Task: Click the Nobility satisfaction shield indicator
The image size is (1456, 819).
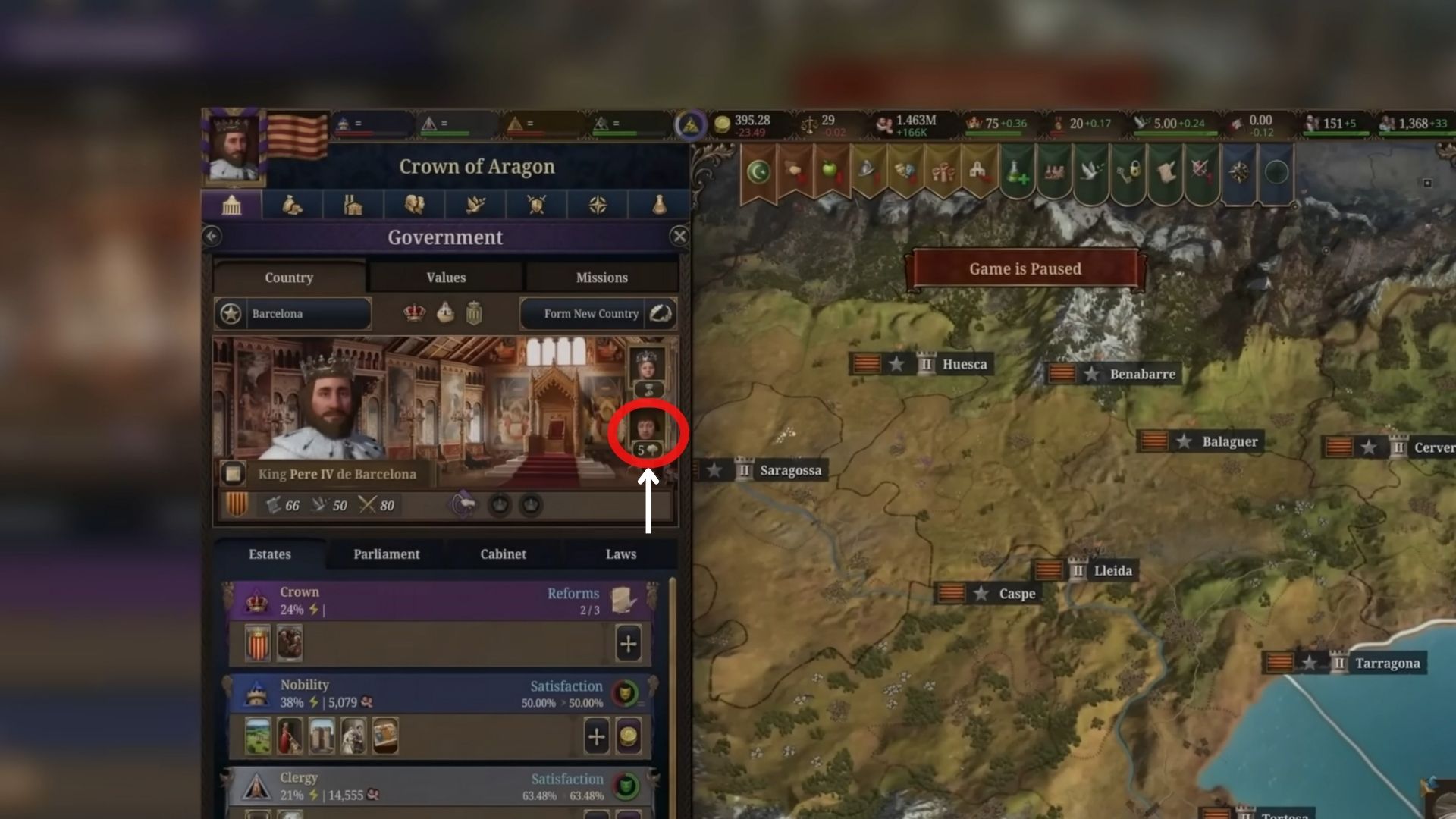Action: [x=627, y=692]
